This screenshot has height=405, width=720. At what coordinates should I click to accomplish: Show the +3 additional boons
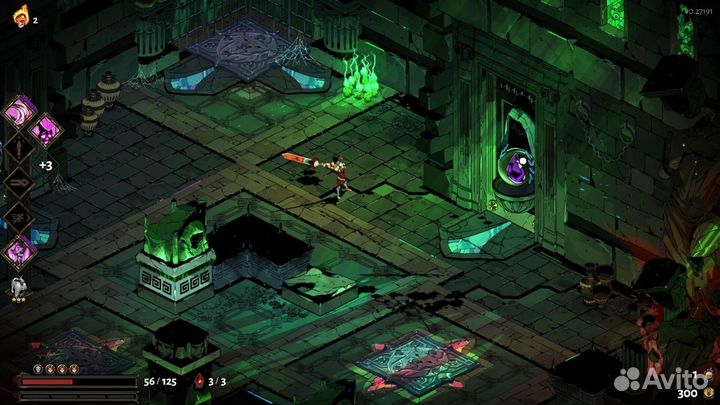(45, 166)
